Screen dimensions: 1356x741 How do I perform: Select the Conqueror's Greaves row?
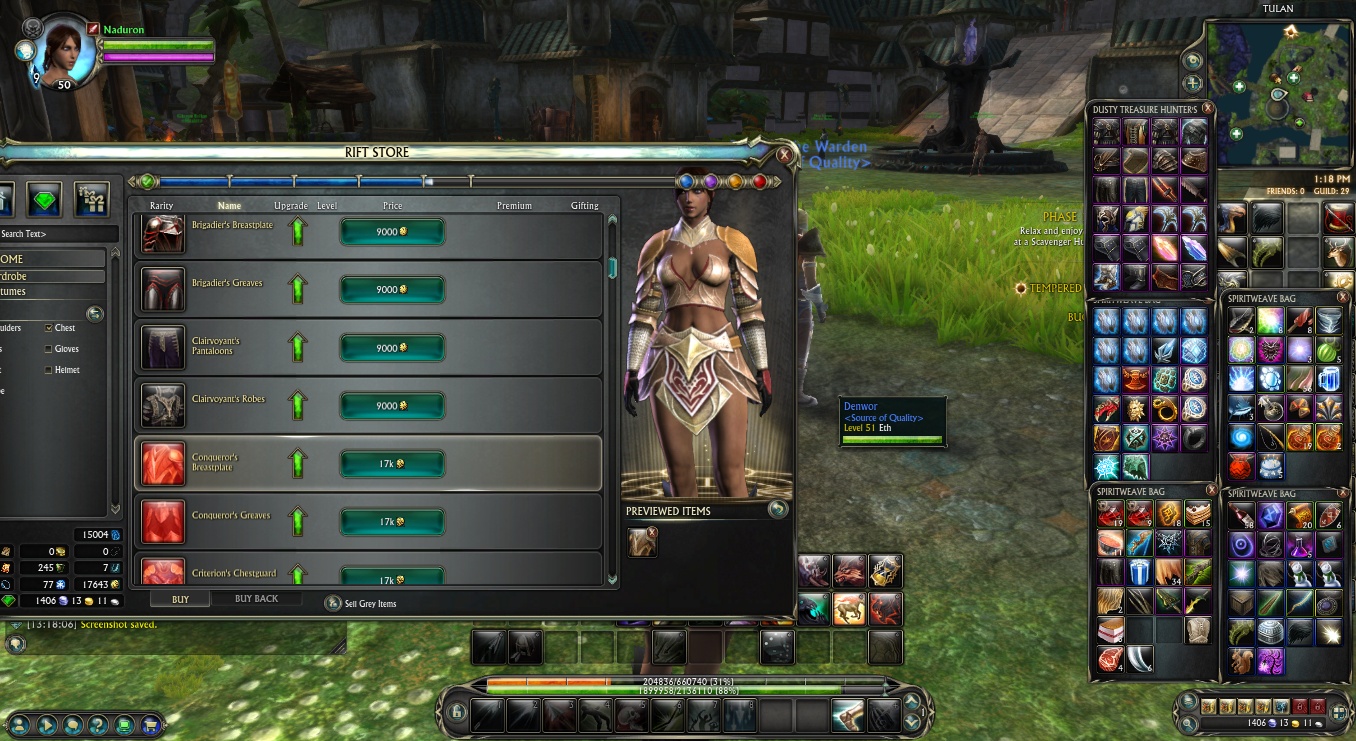pyautogui.click(x=368, y=522)
